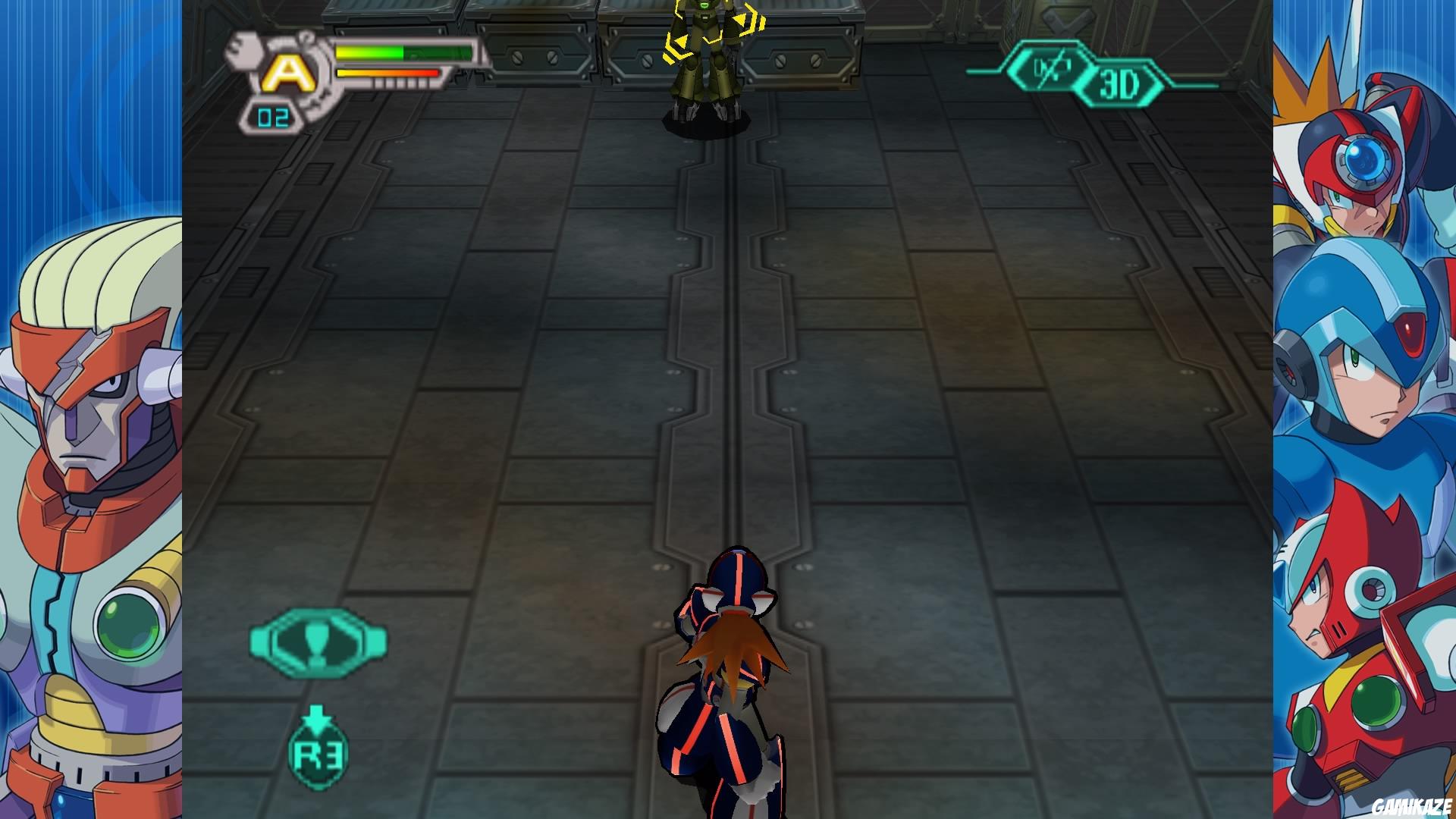Select the 3D mode hexagon indicator
This screenshot has width=1456, height=819.
click(1122, 83)
